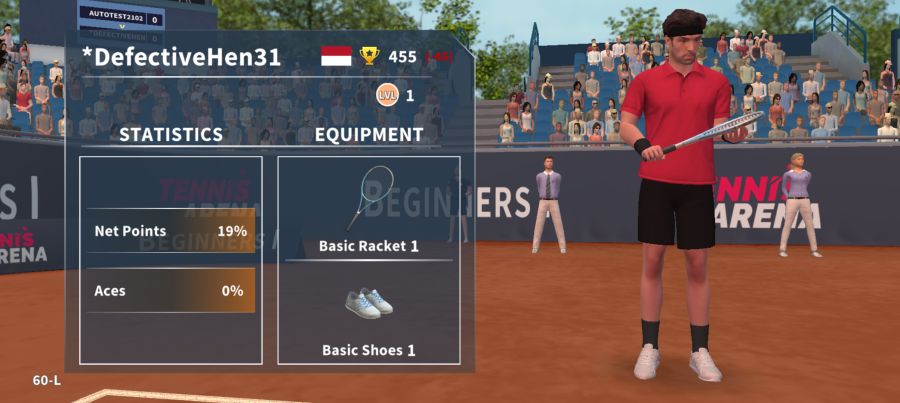Select the Basic Racket 1 equipment slot
Image resolution: width=900 pixels, height=403 pixels.
coord(368,208)
